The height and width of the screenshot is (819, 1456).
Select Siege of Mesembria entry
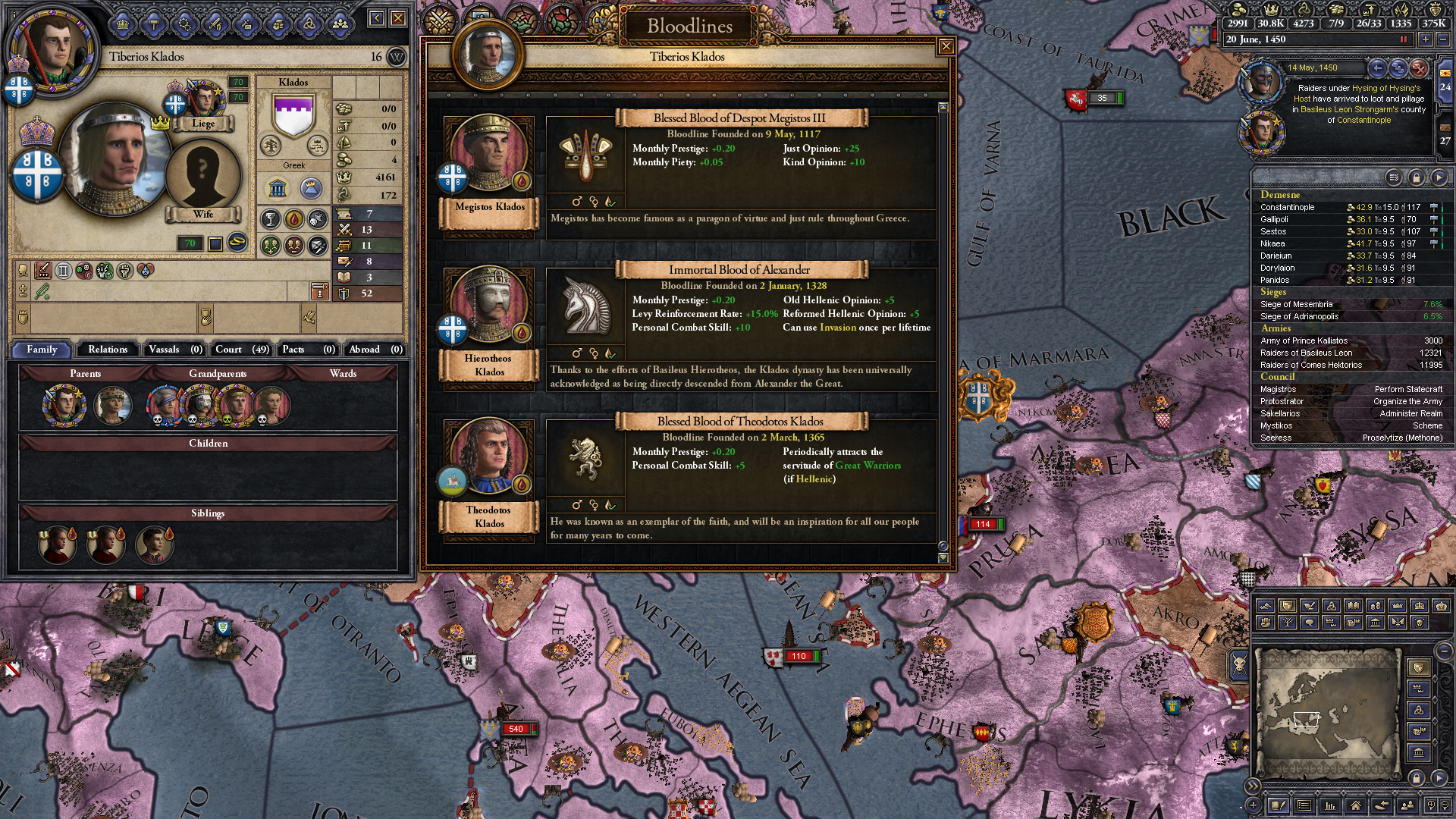pyautogui.click(x=1296, y=304)
